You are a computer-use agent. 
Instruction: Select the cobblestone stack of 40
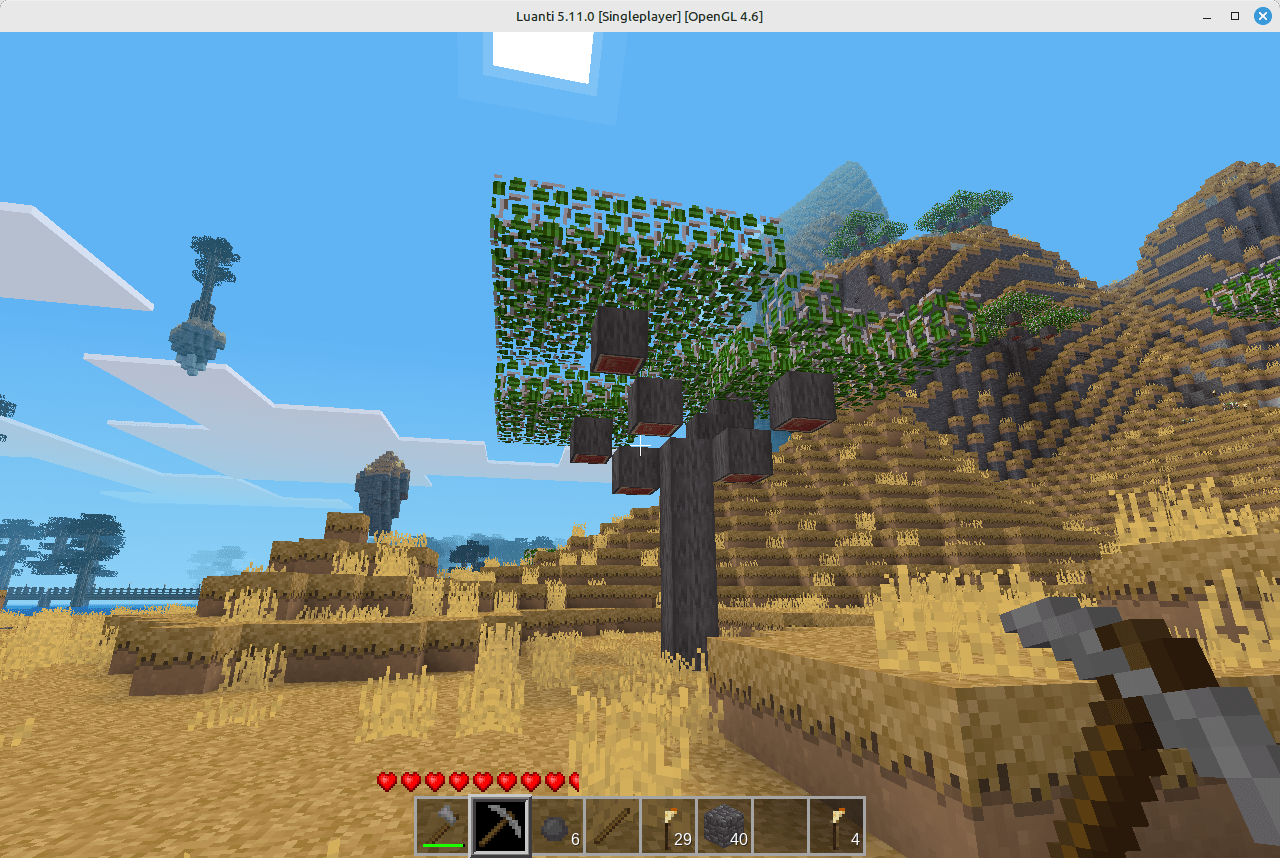pyautogui.click(x=722, y=823)
